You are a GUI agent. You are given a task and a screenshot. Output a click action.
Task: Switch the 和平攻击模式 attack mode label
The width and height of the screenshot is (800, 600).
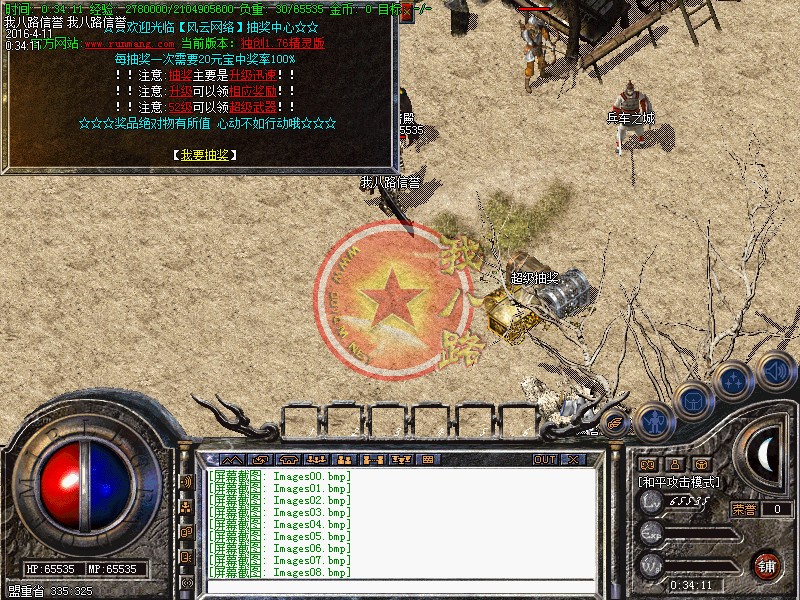coord(680,482)
